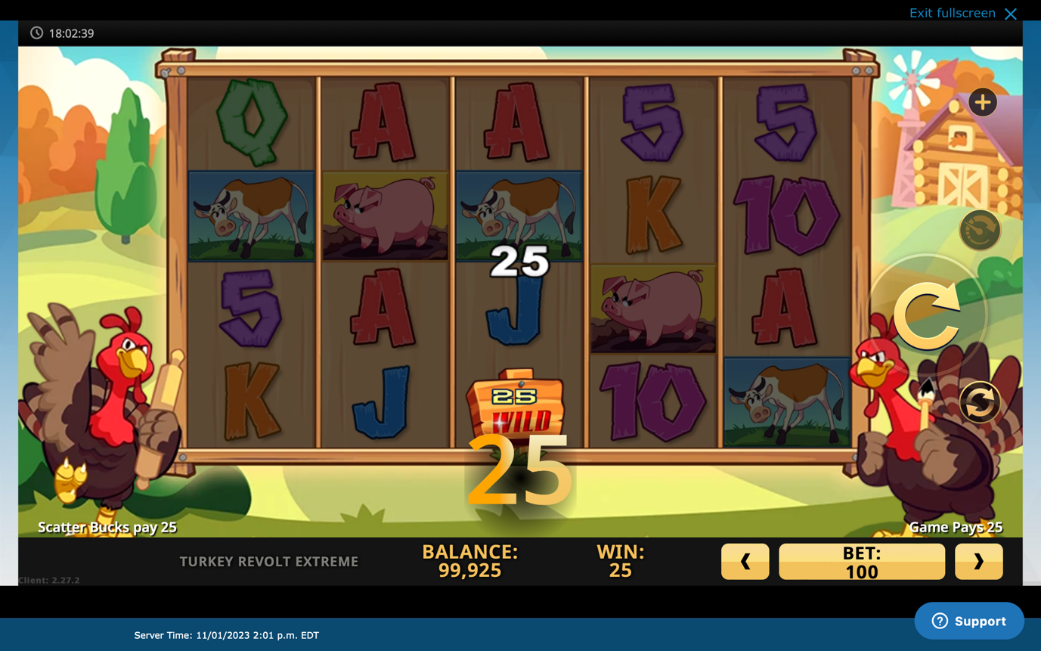This screenshot has height=651, width=1041.
Task: Open the plus menu button
Action: pos(982,102)
